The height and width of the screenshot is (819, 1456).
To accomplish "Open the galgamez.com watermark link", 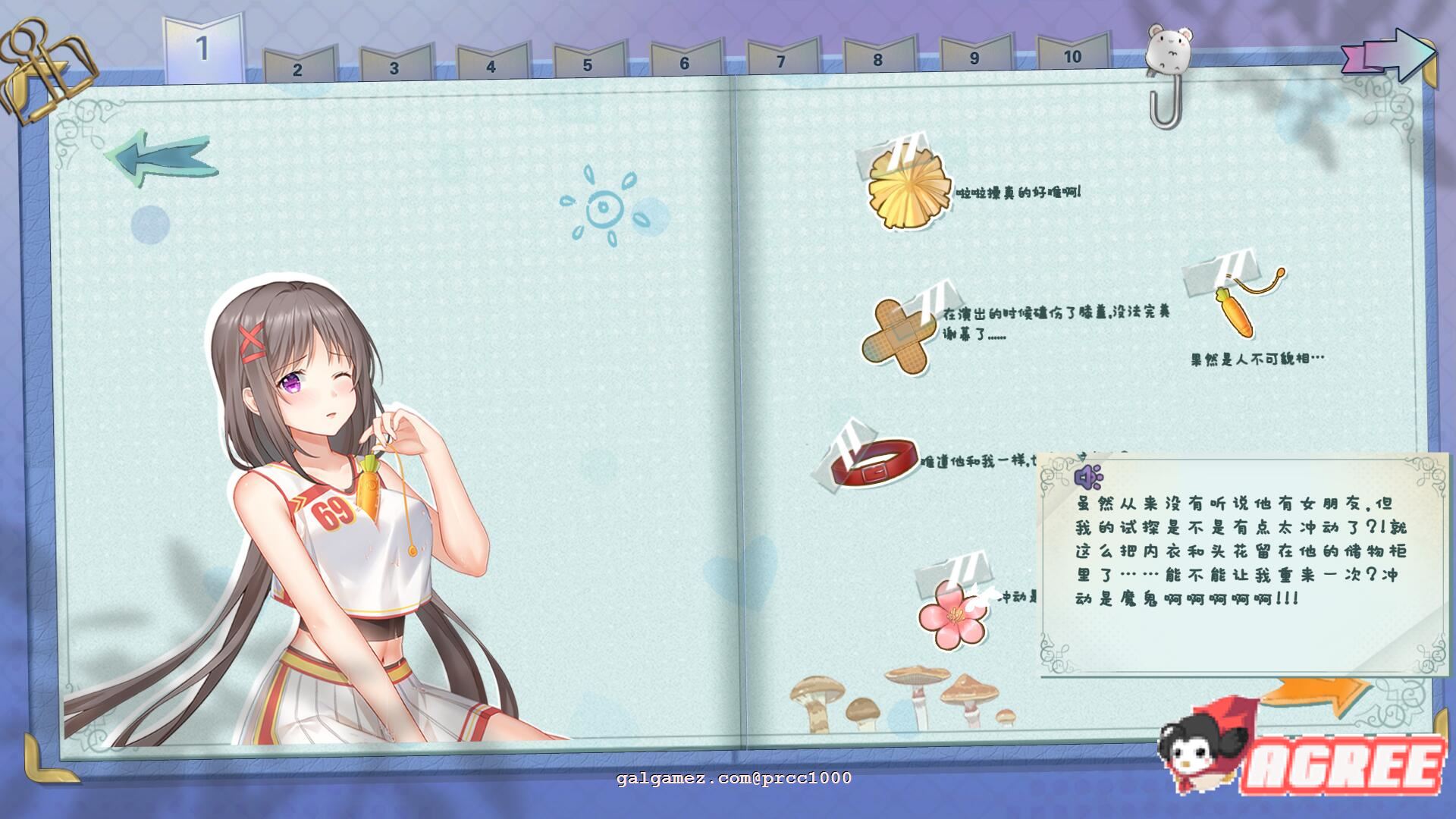I will (734, 777).
